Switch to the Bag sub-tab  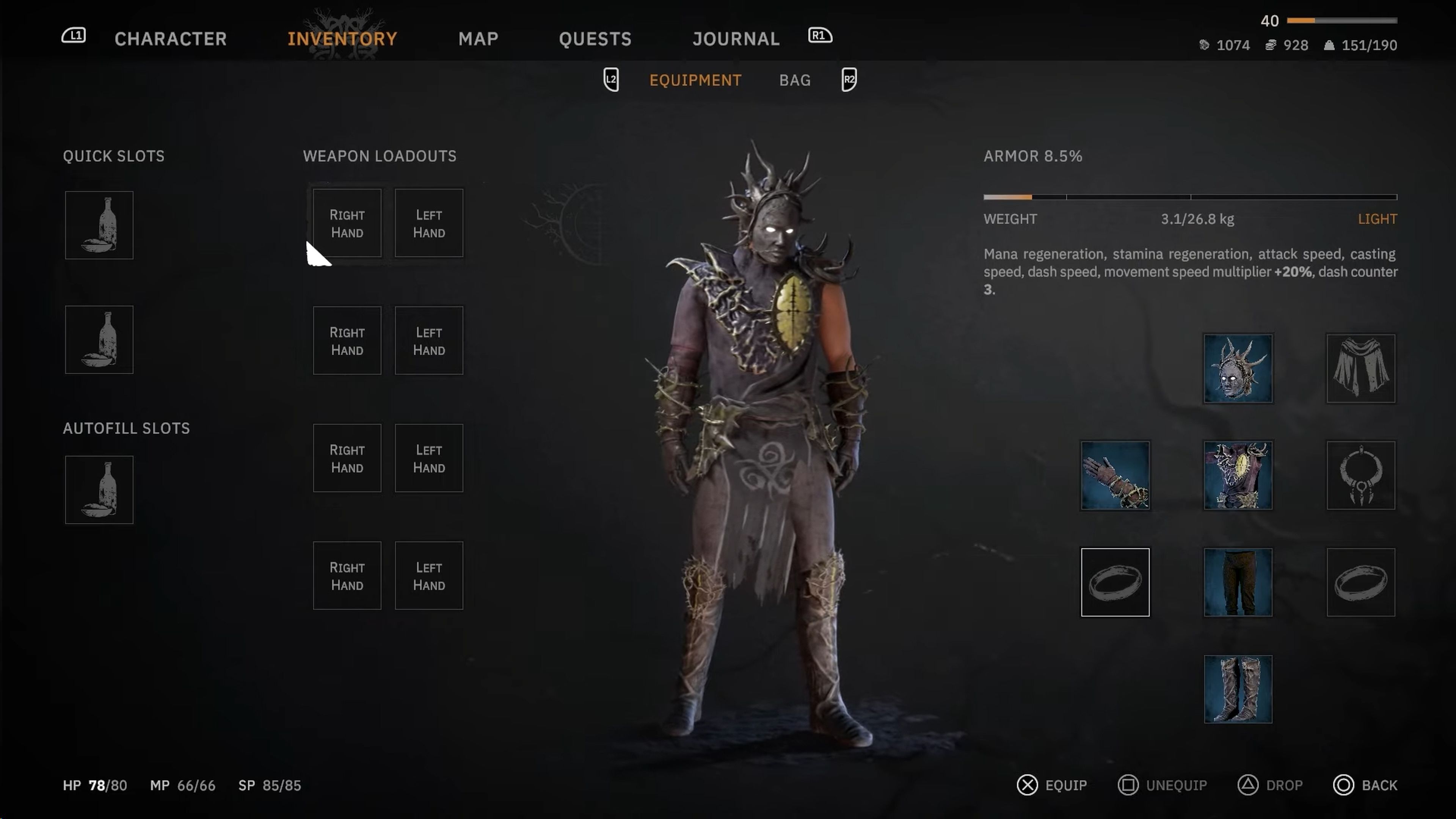[795, 80]
